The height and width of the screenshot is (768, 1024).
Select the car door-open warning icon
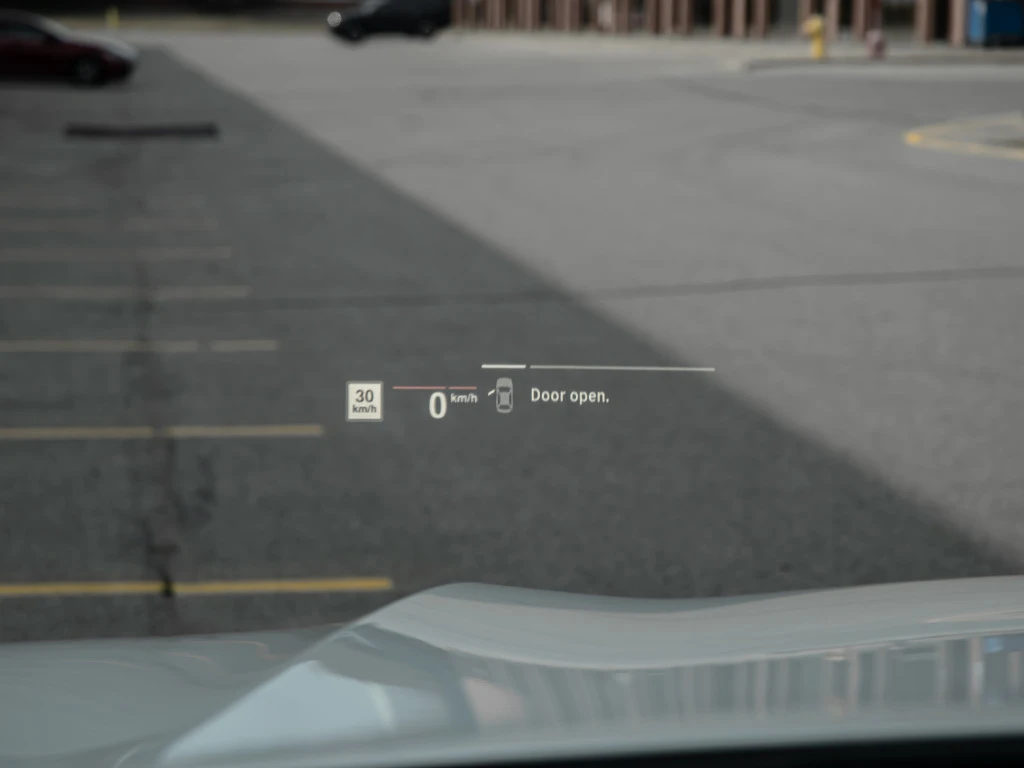pyautogui.click(x=503, y=395)
